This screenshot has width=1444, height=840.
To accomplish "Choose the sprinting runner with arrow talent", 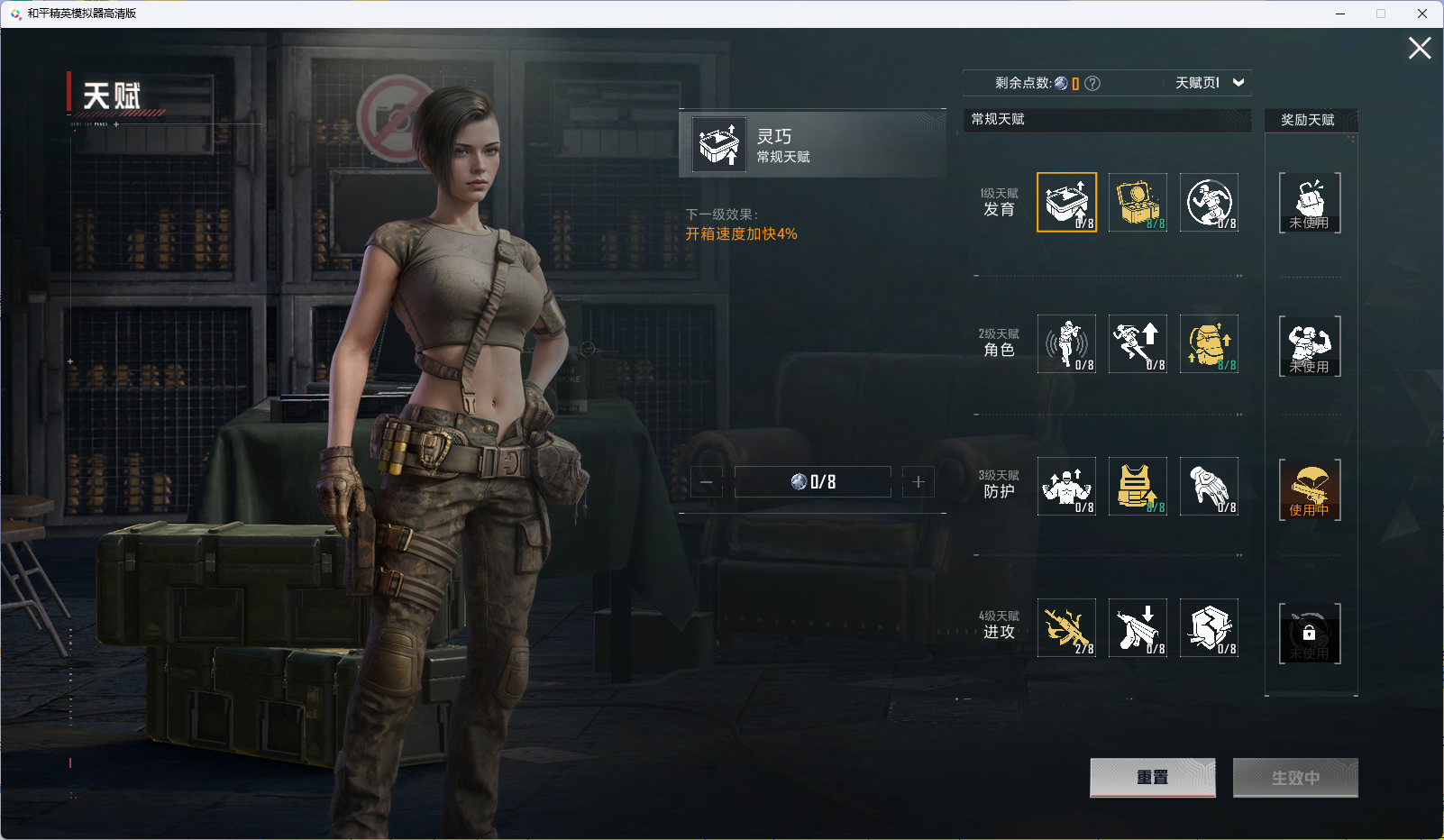I will pos(1138,343).
